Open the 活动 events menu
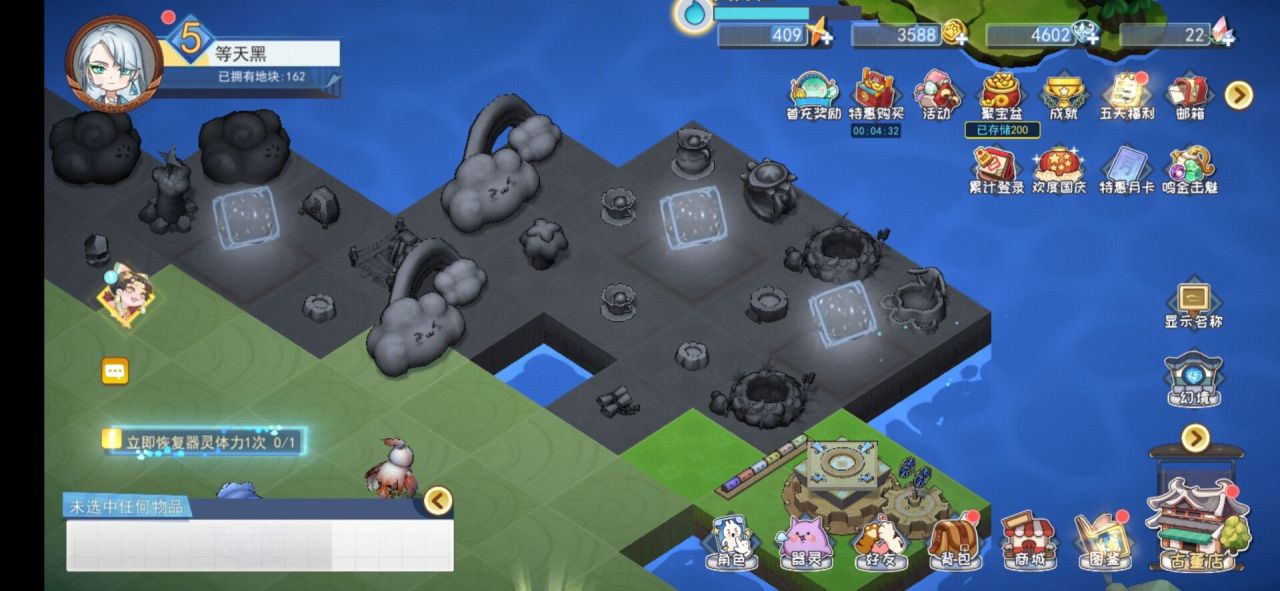 click(937, 95)
